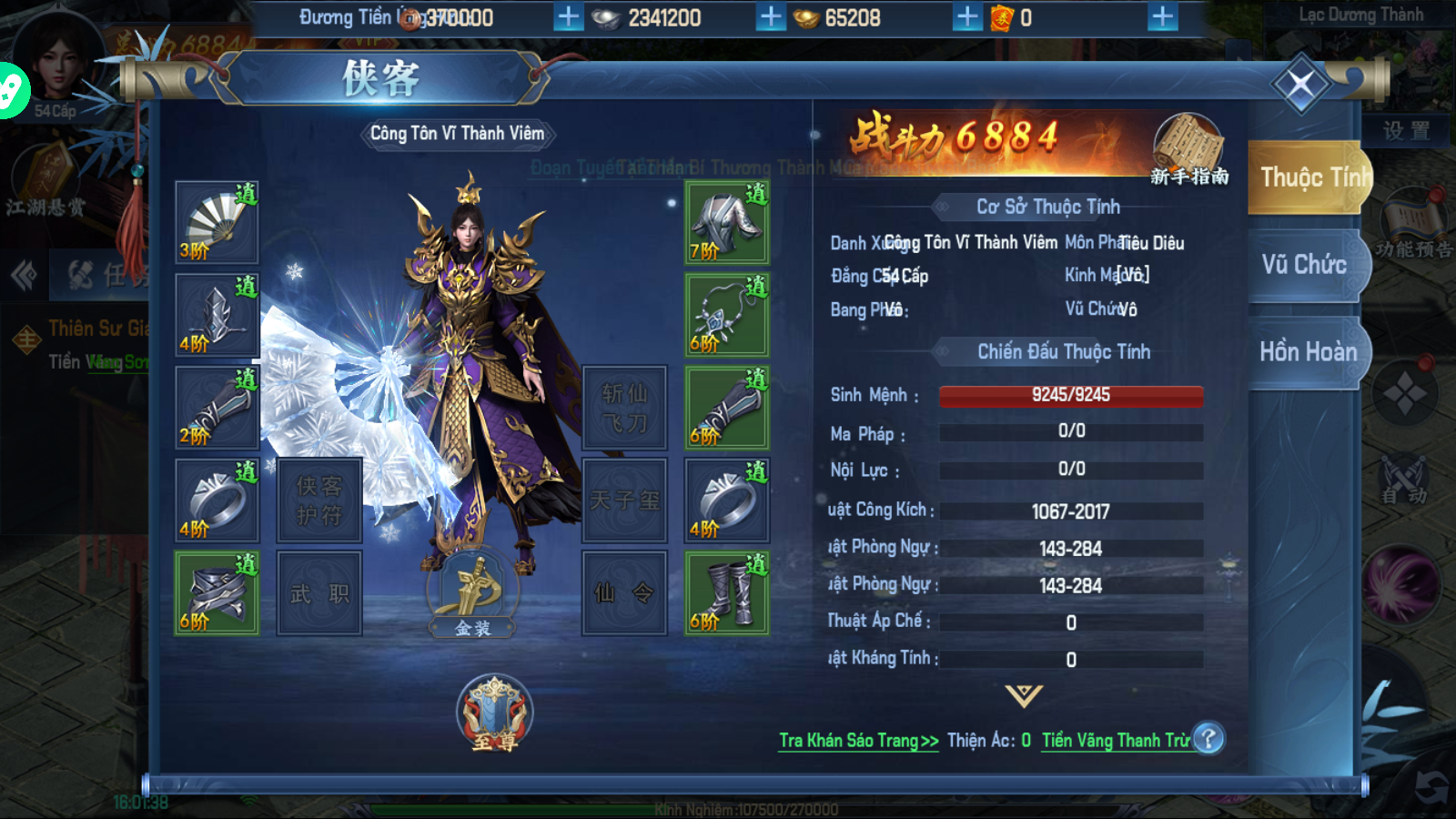Select the Hồn Hoàn tab
1456x819 pixels.
[1308, 352]
